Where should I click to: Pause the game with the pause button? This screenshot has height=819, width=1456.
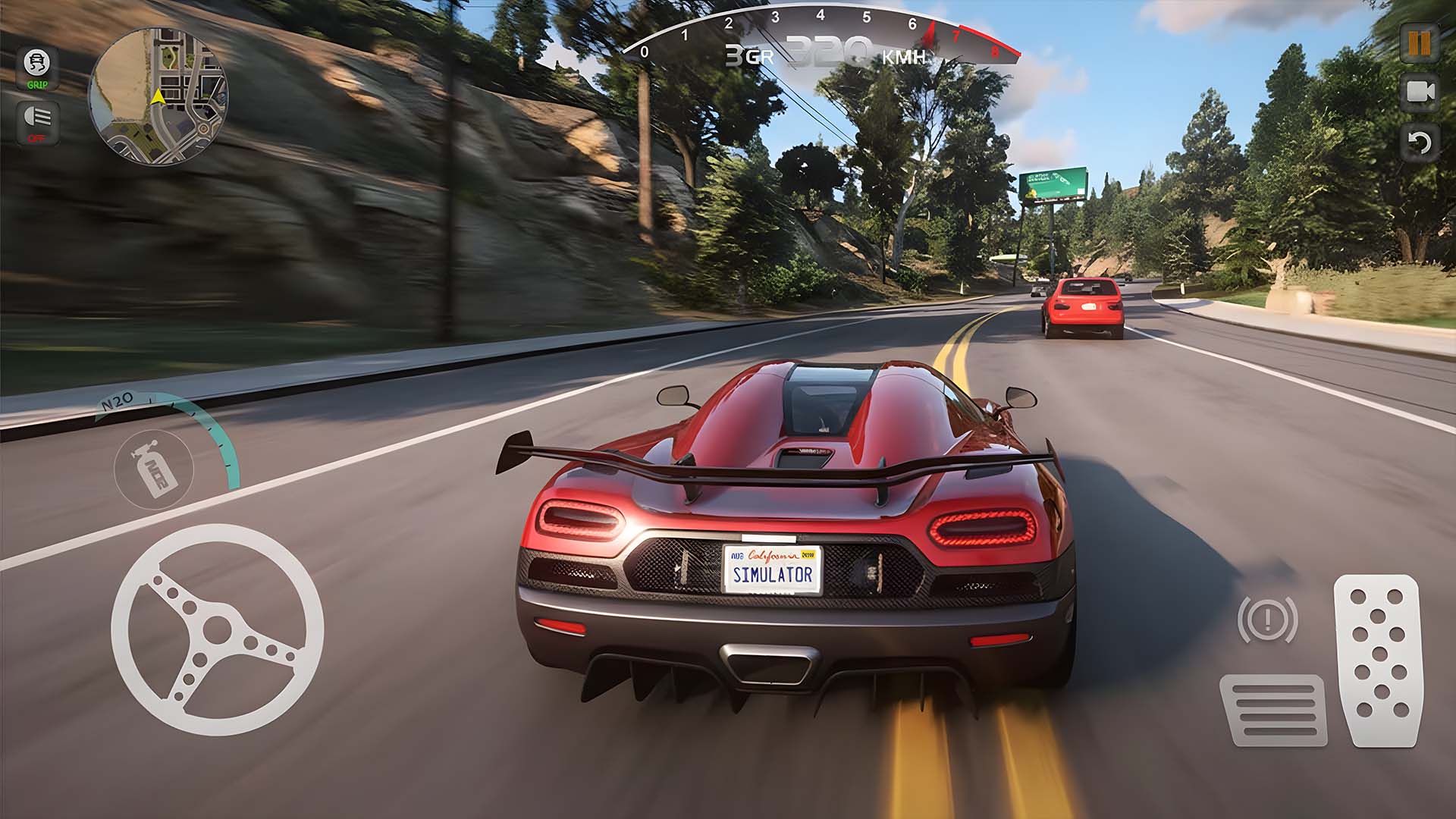[1420, 43]
